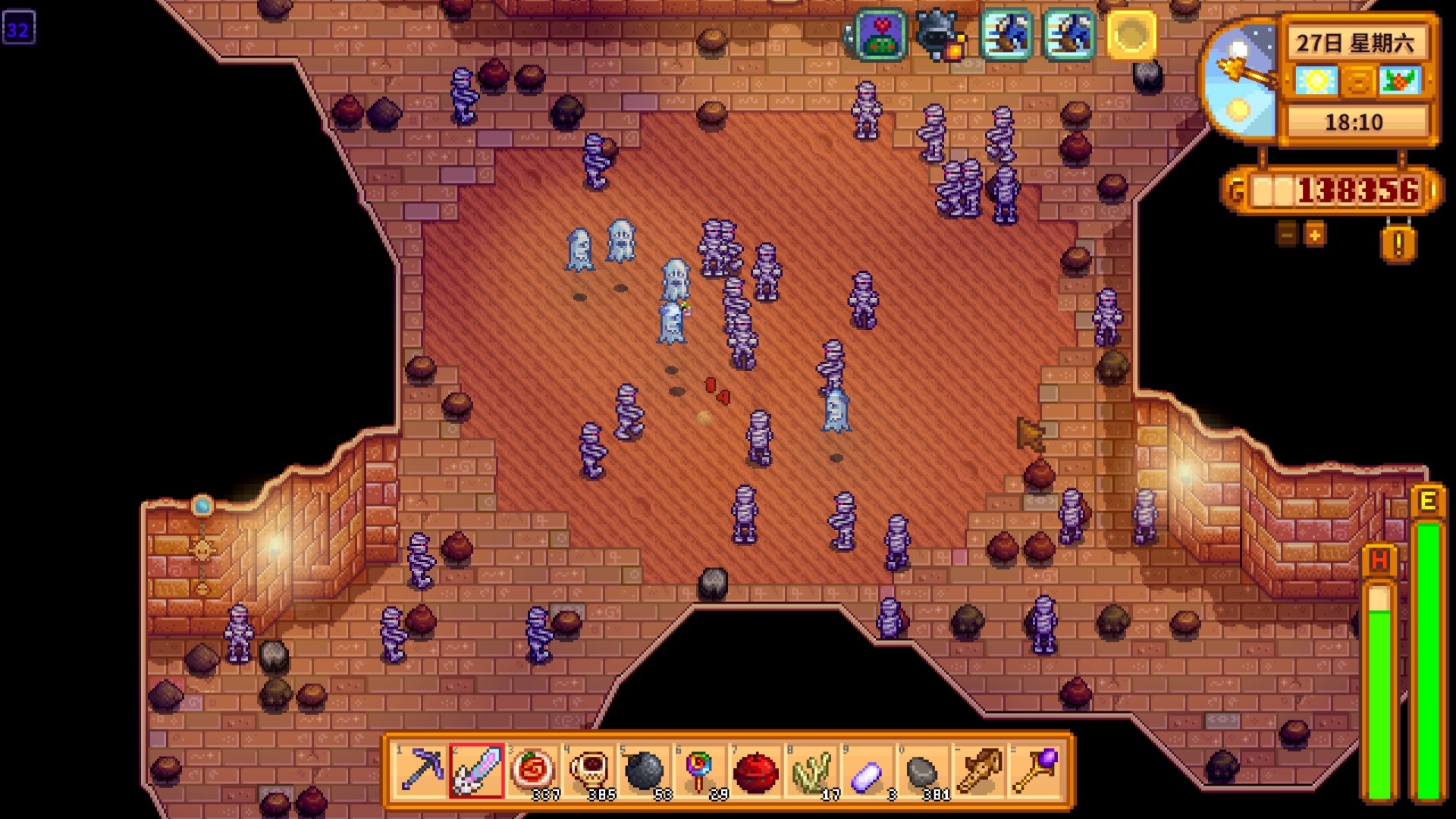Click the glowing yellow ring buff icon
The height and width of the screenshot is (819, 1456).
pyautogui.click(x=1131, y=35)
